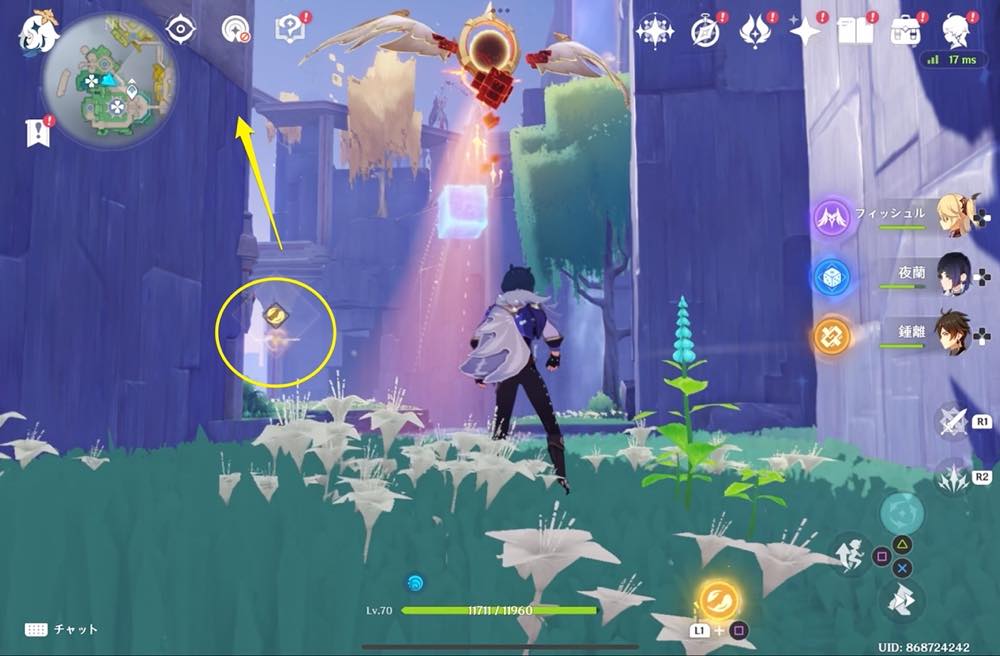Open the battle pass wings icon
This screenshot has width=1000, height=656.
pos(753,31)
